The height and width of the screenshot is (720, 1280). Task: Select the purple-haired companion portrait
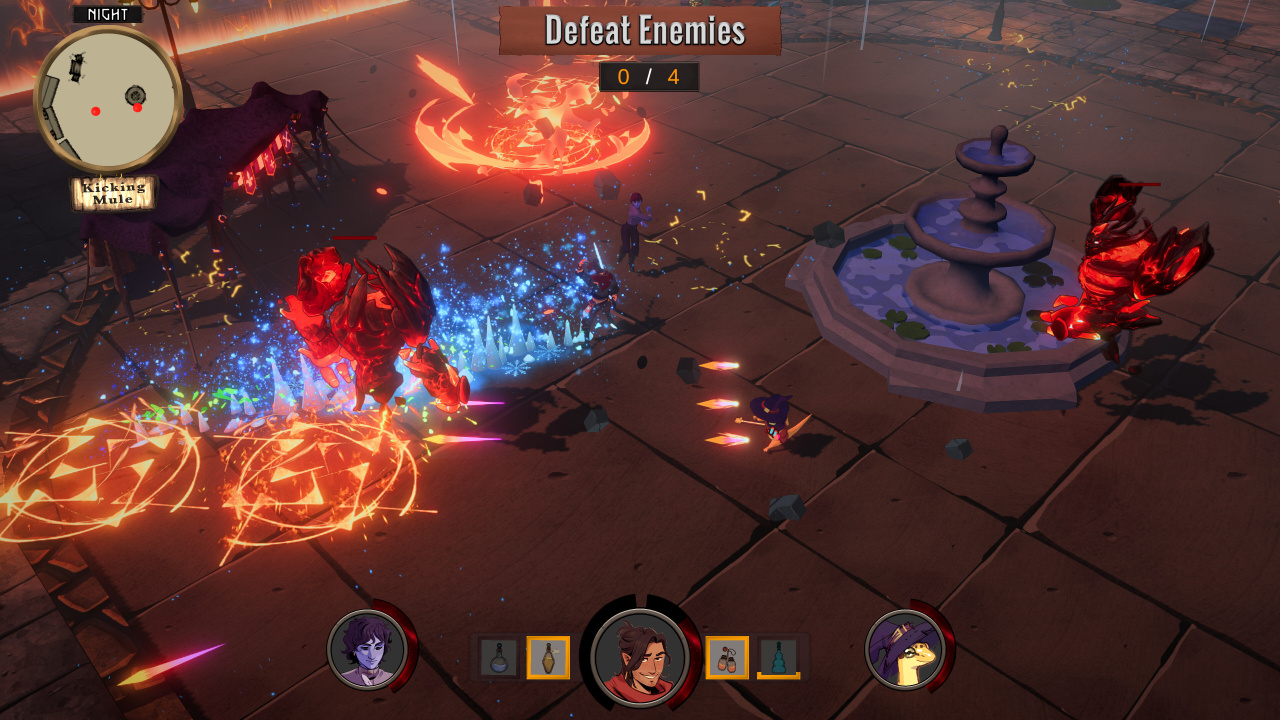coord(366,649)
